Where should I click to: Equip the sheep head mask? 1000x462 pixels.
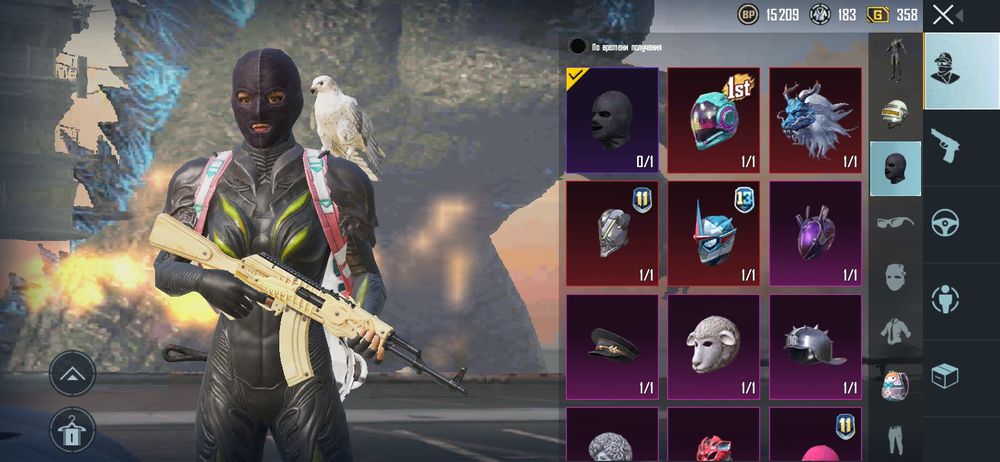[x=713, y=345]
